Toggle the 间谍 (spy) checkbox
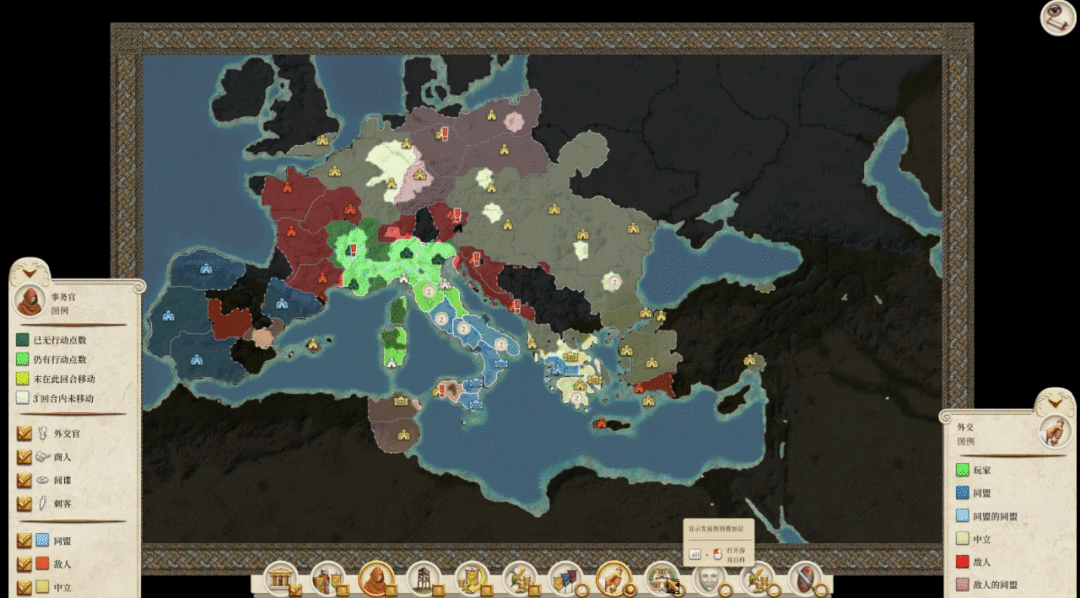 [26, 481]
